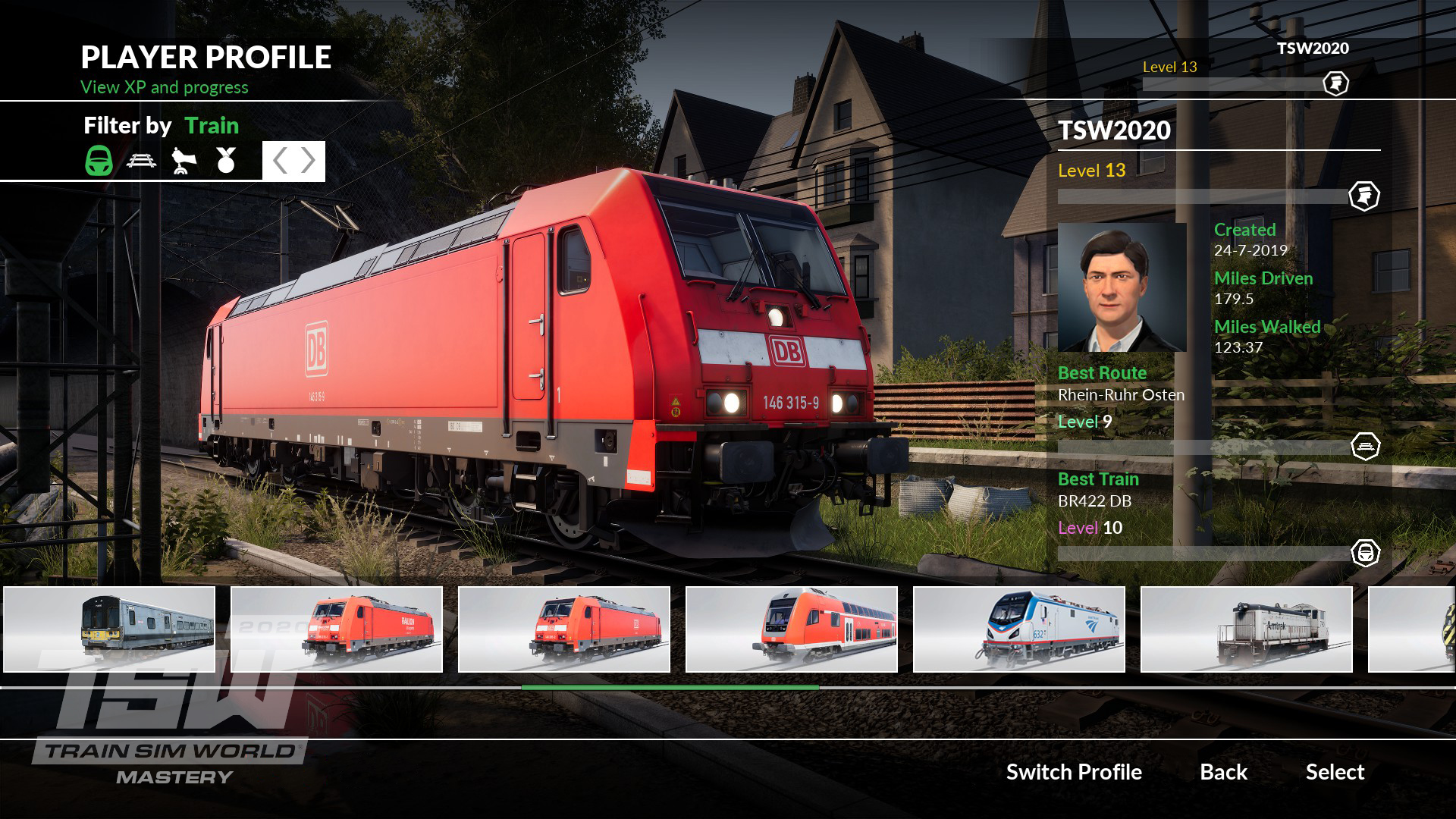Choose the hand-on-lever filter icon
Viewport: 1456px width, 819px height.
coord(184,160)
